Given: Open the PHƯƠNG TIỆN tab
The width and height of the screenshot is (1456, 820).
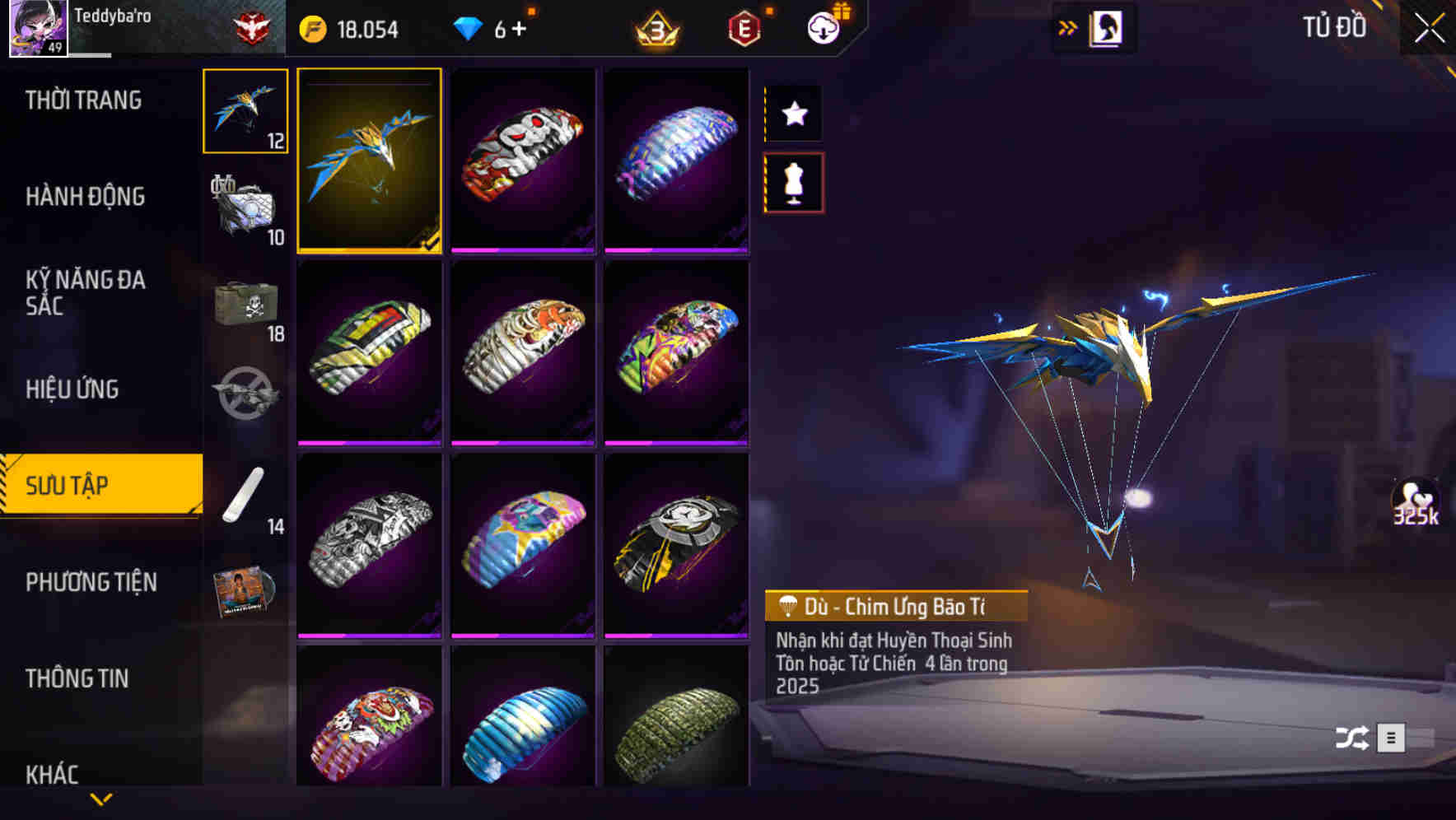Looking at the screenshot, I should click(91, 582).
